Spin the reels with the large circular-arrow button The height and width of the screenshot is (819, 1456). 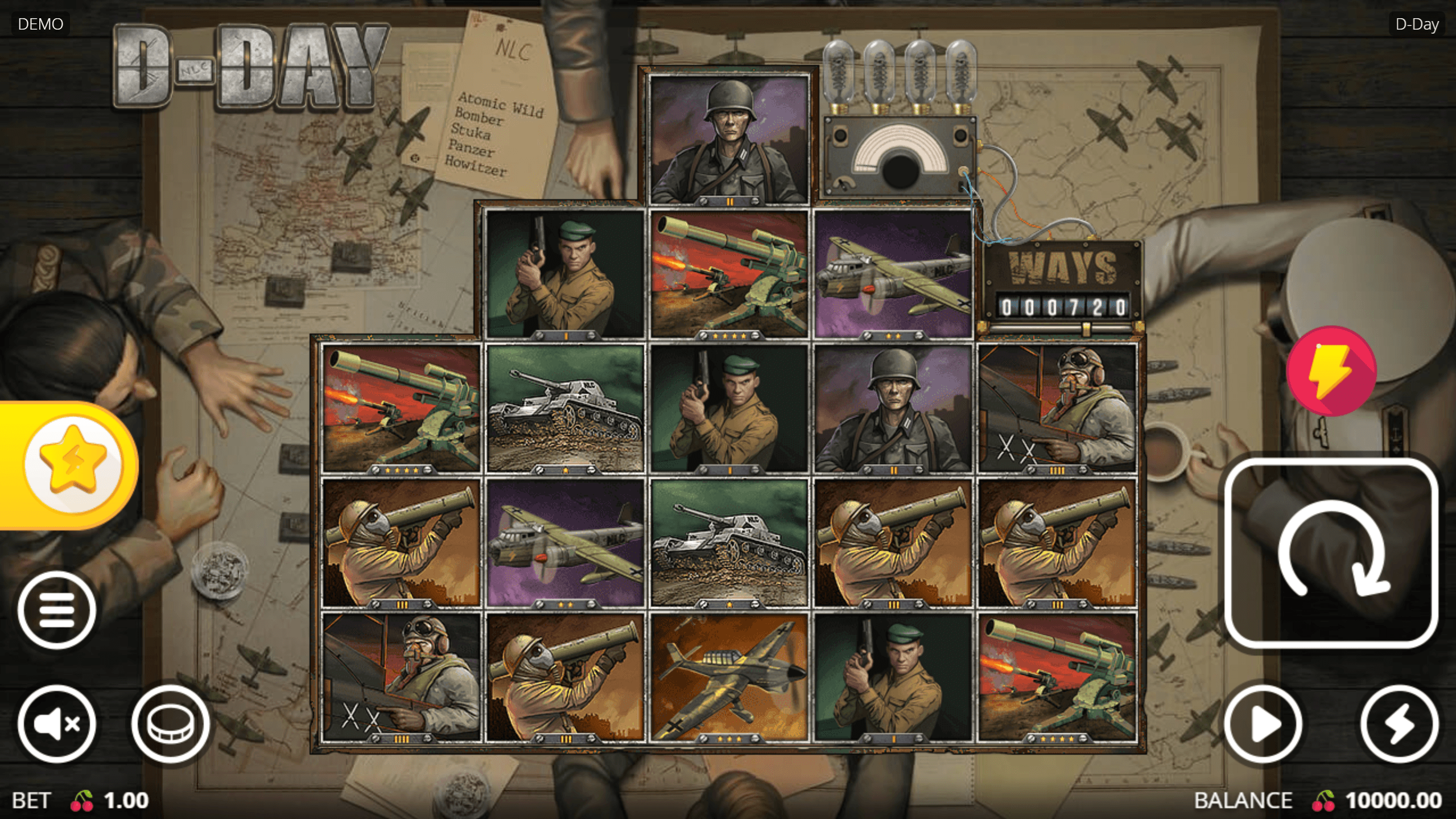point(1331,553)
